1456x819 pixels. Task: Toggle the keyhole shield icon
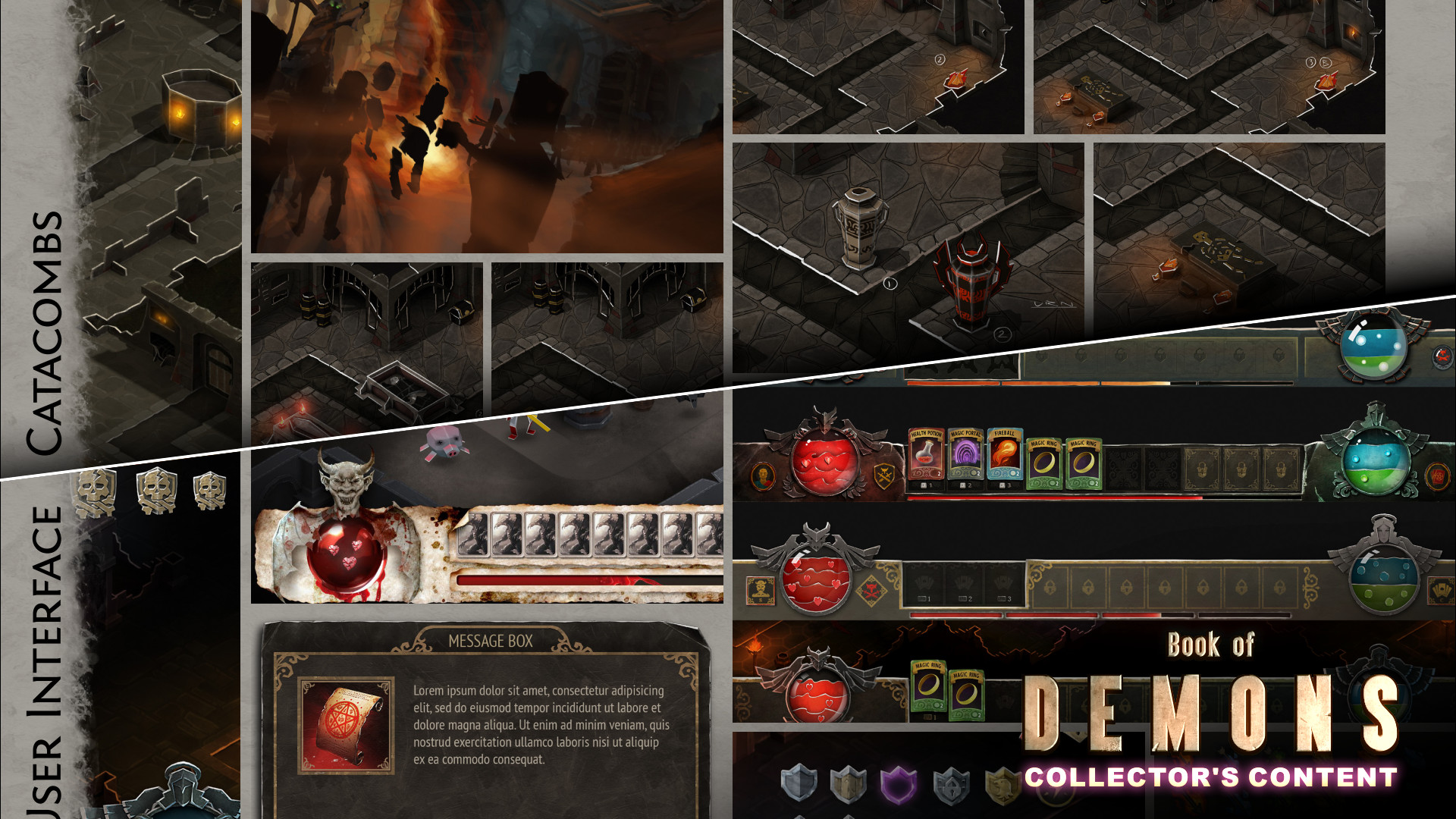point(952,787)
